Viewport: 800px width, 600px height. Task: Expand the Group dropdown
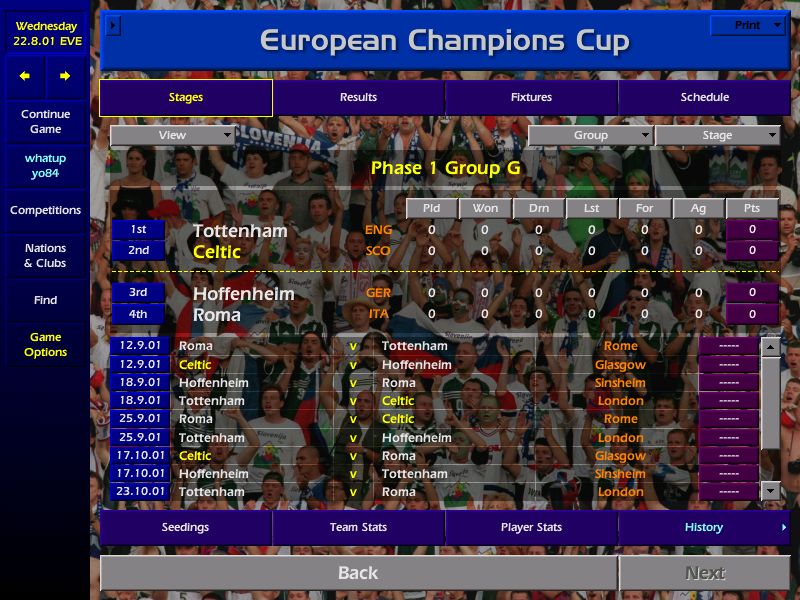pos(590,135)
